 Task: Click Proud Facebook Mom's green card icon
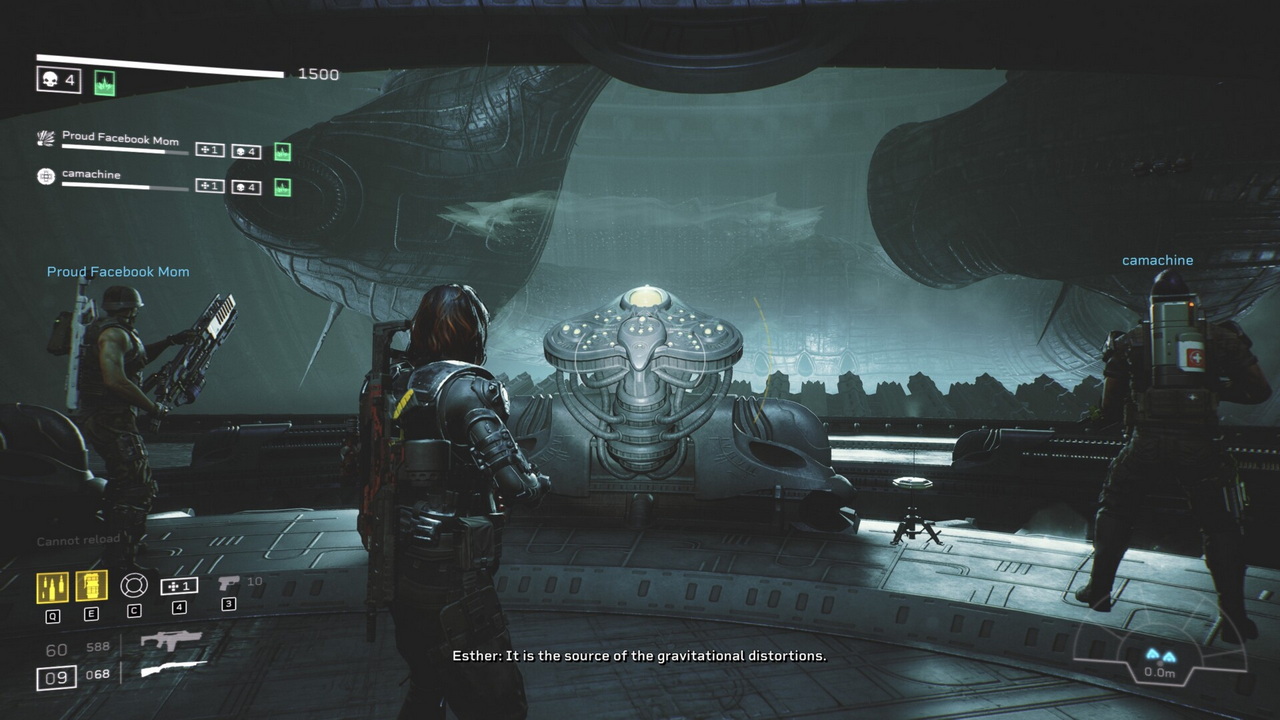pyautogui.click(x=283, y=152)
